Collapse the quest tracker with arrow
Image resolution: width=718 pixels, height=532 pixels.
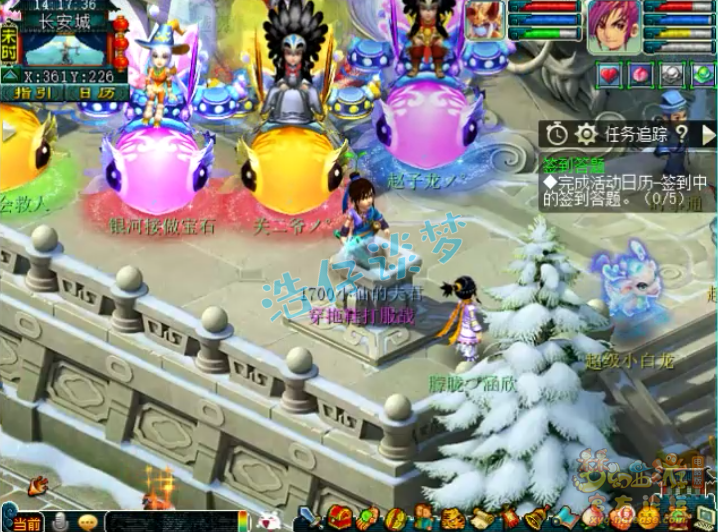[x=707, y=134]
